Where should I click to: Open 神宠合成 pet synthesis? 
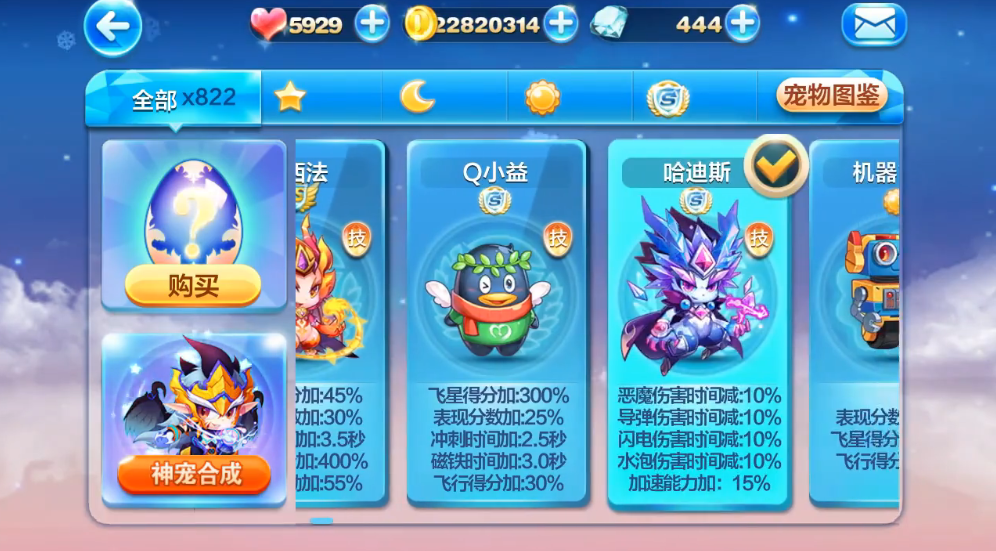pyautogui.click(x=194, y=474)
